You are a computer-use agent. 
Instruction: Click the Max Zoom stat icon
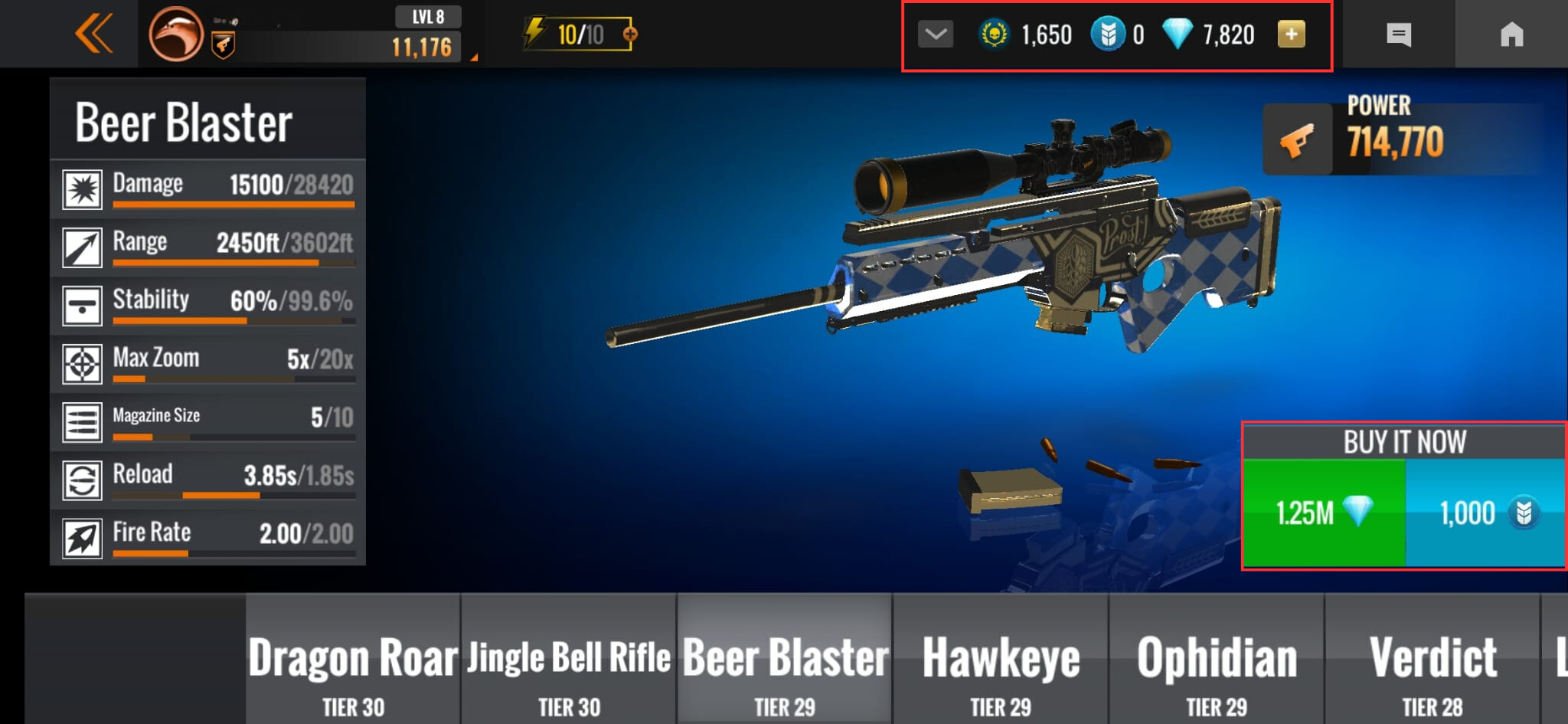81,362
